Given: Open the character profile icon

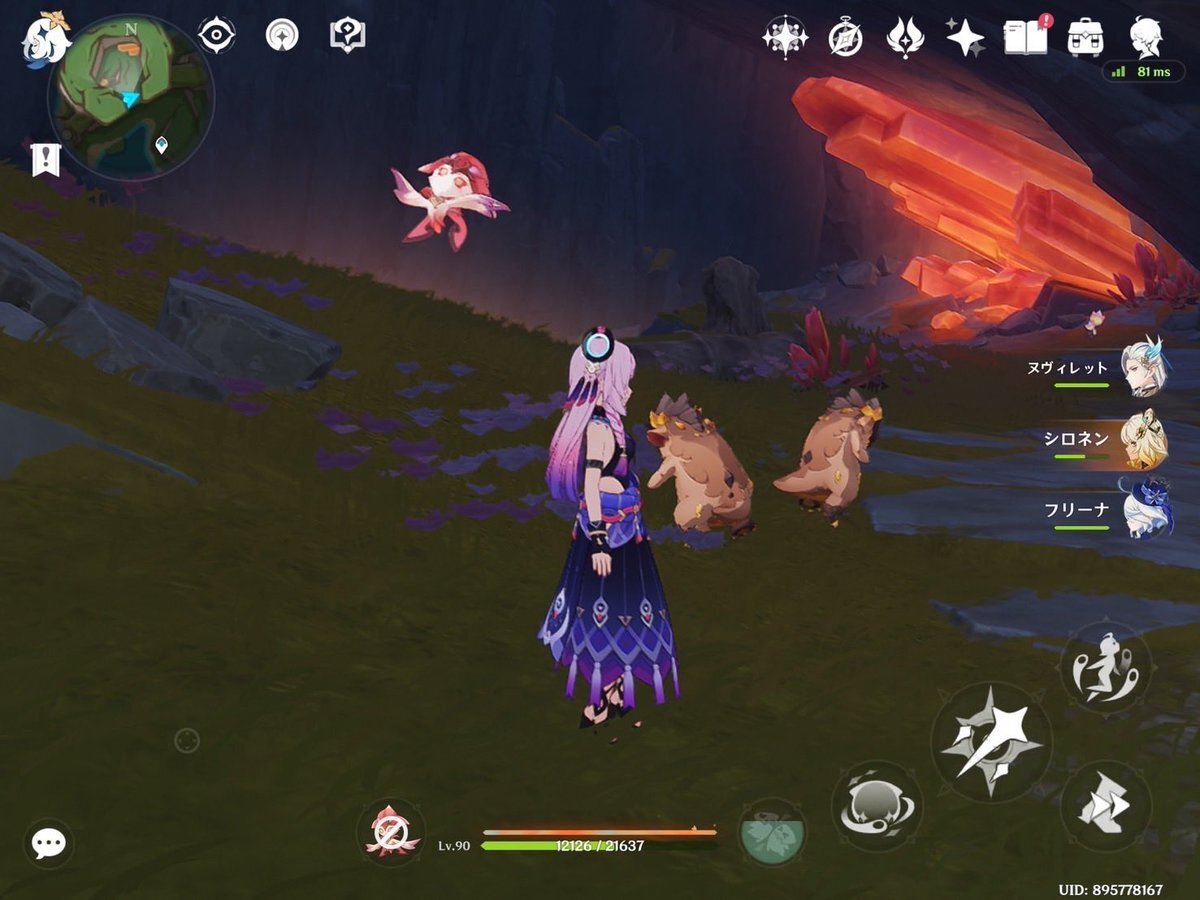Looking at the screenshot, I should pyautogui.click(x=1146, y=37).
